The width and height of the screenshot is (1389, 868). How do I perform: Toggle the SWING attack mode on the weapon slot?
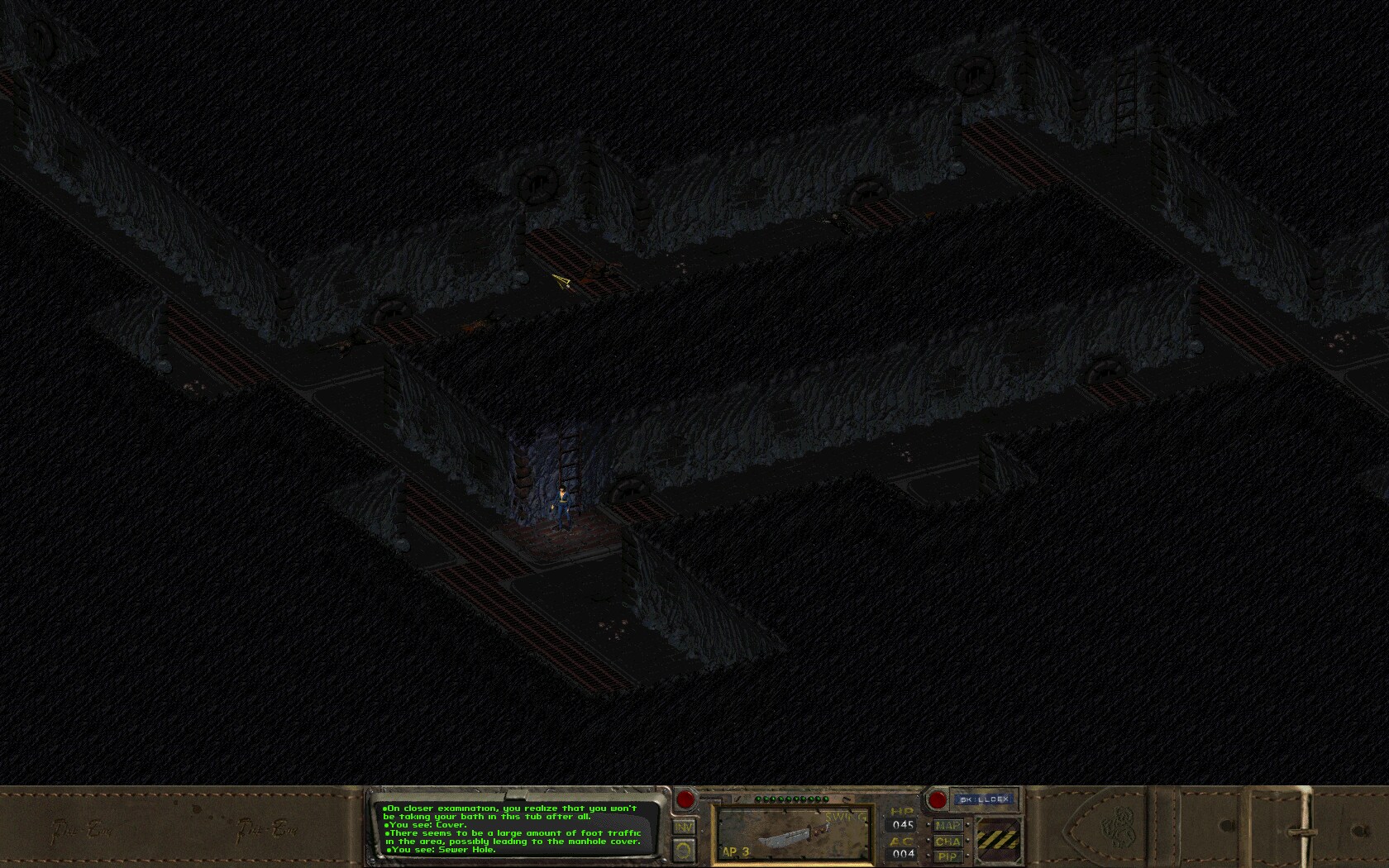[843, 817]
